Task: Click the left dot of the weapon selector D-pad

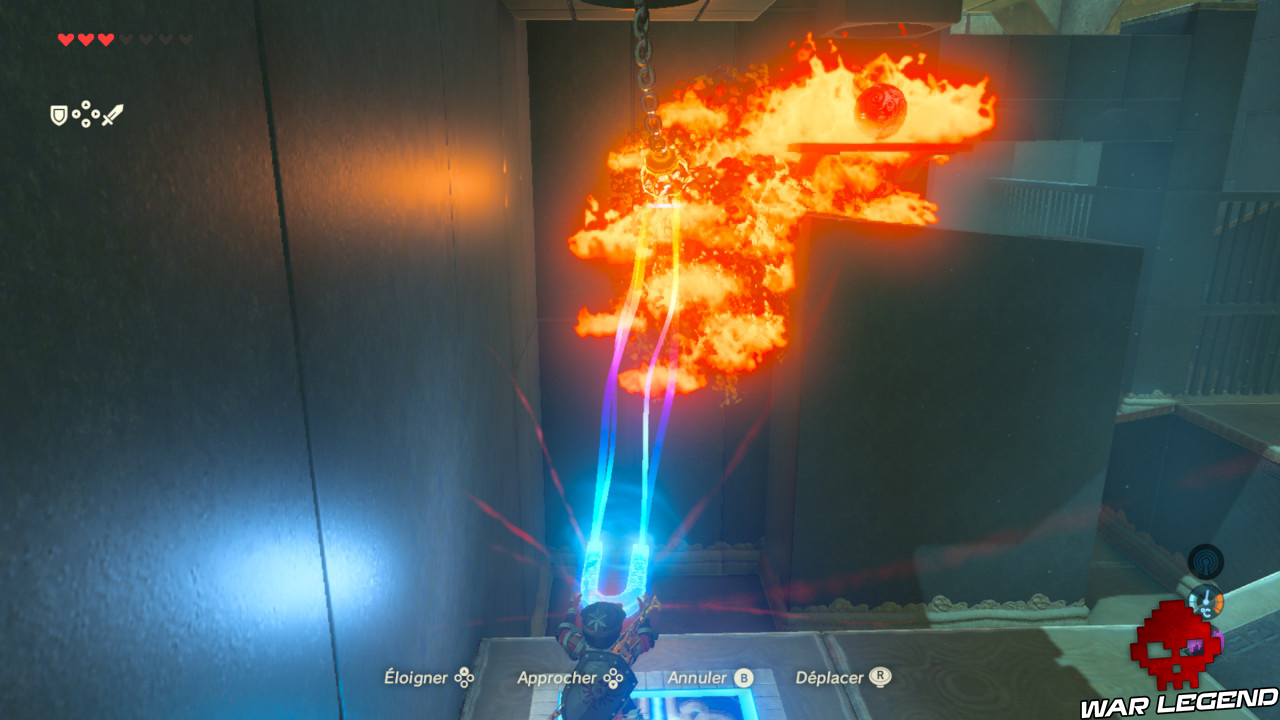Action: coord(76,113)
